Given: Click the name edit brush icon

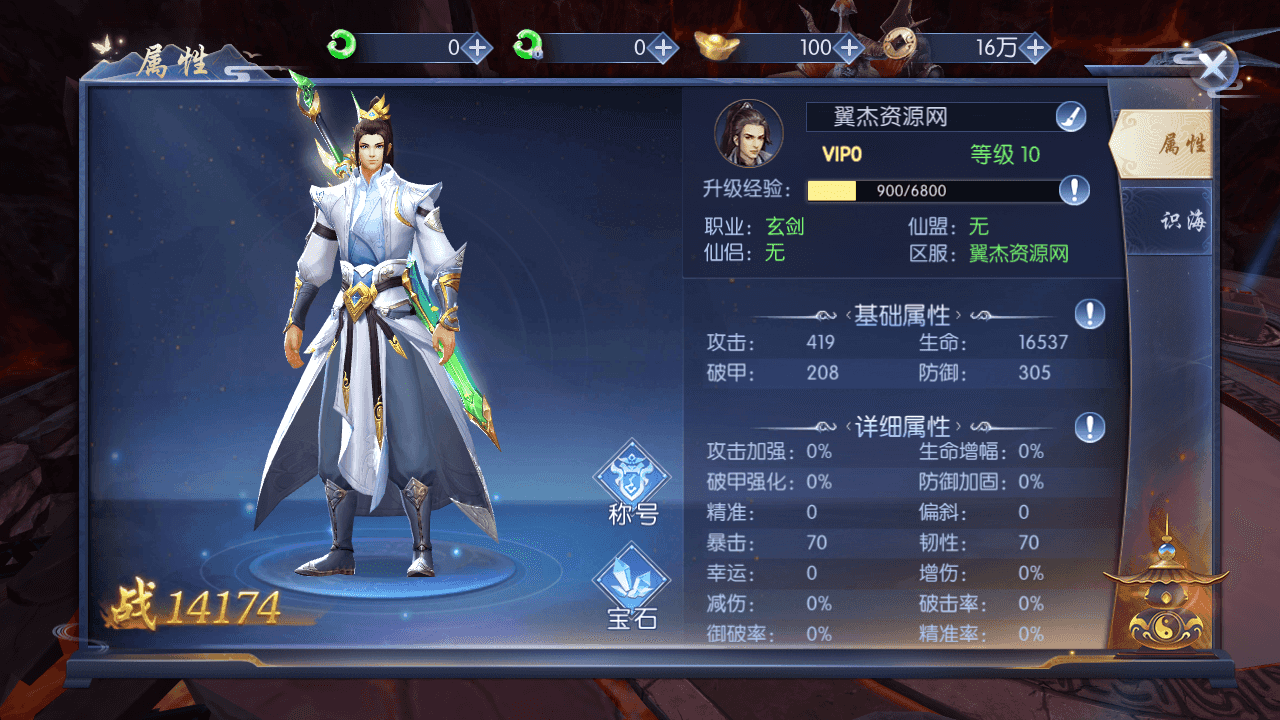Looking at the screenshot, I should click(1070, 116).
